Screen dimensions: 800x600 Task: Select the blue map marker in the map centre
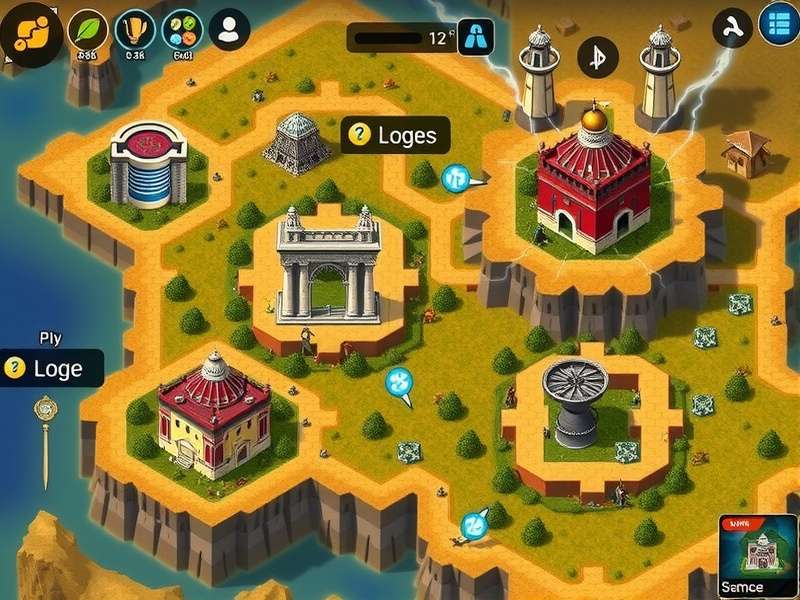pos(399,382)
